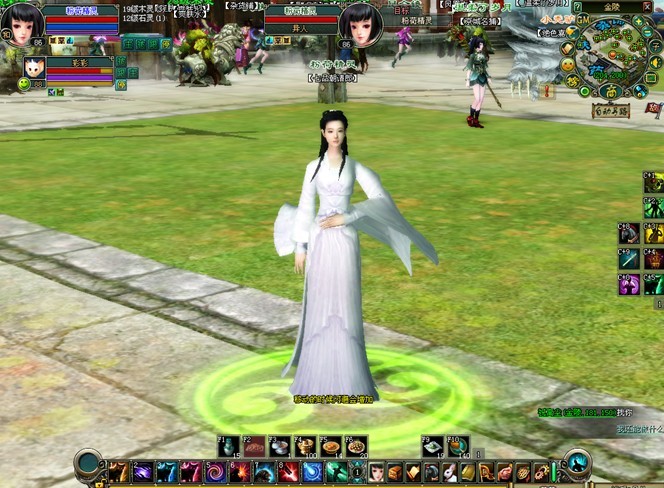Viewport: 664px width, 488px height.
Task: Use the F1 potion bottle item slot
Action: (231, 447)
